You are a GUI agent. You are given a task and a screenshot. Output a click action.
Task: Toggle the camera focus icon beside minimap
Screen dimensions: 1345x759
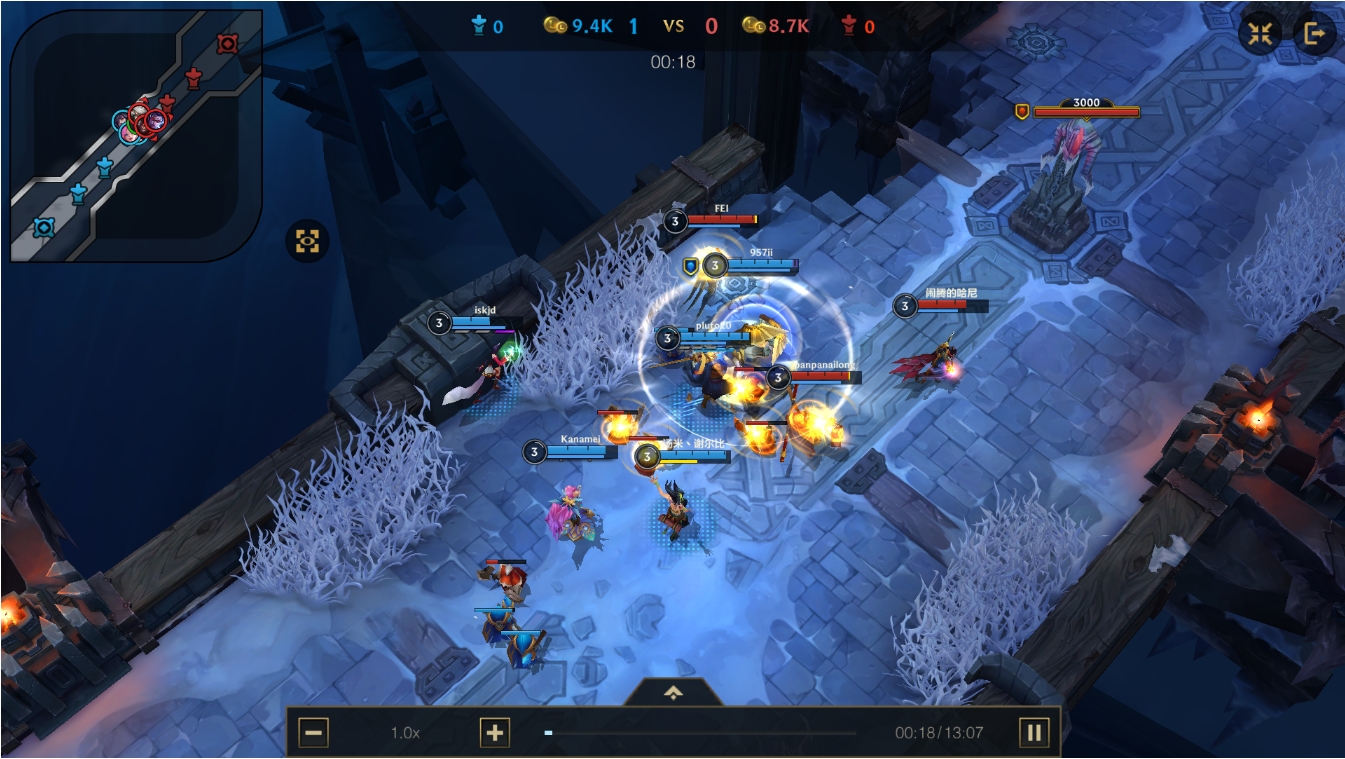(x=307, y=241)
